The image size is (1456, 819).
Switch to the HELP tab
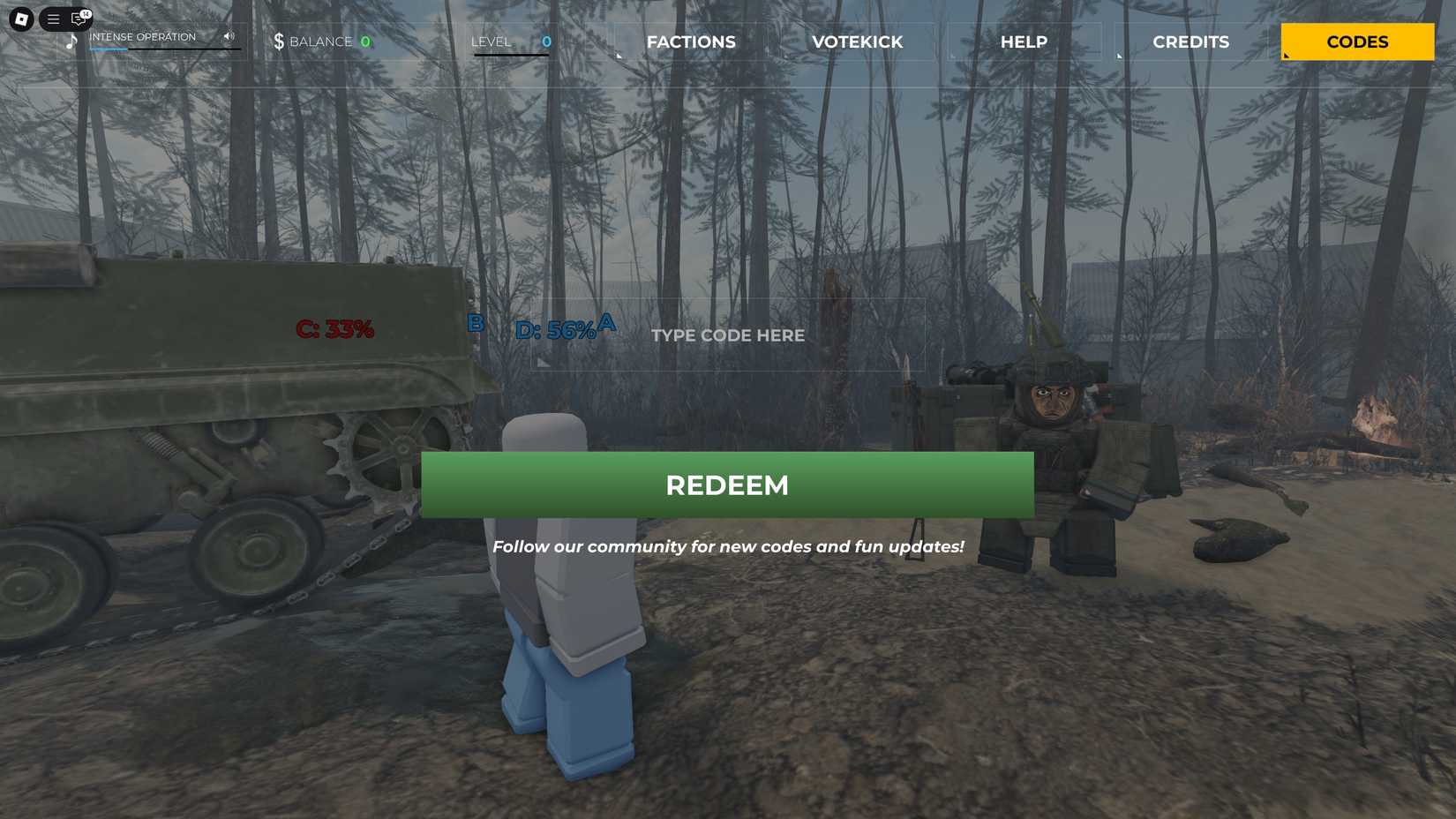click(1024, 41)
